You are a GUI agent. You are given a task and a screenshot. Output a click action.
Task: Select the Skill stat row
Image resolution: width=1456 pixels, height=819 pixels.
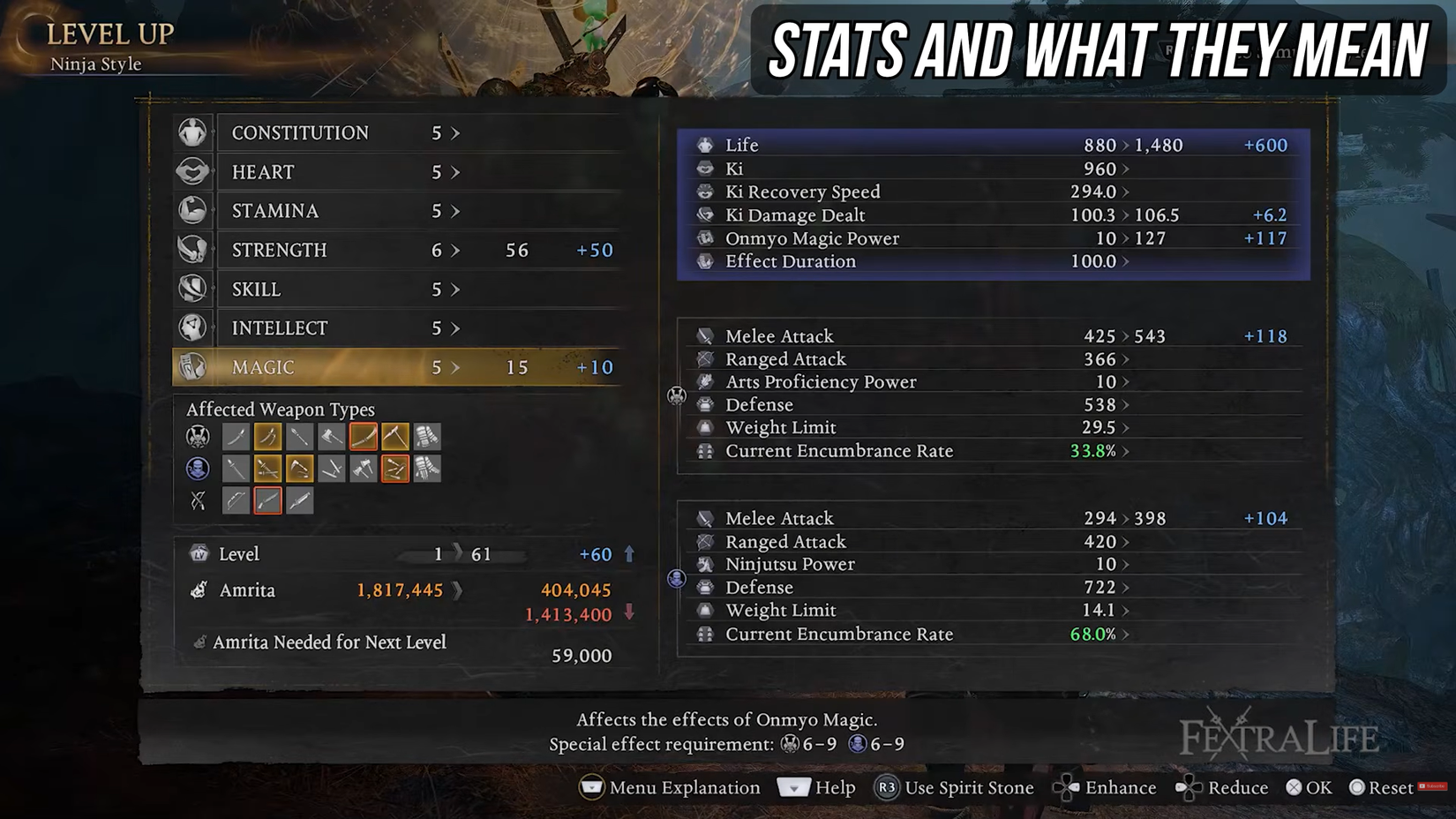click(x=397, y=289)
